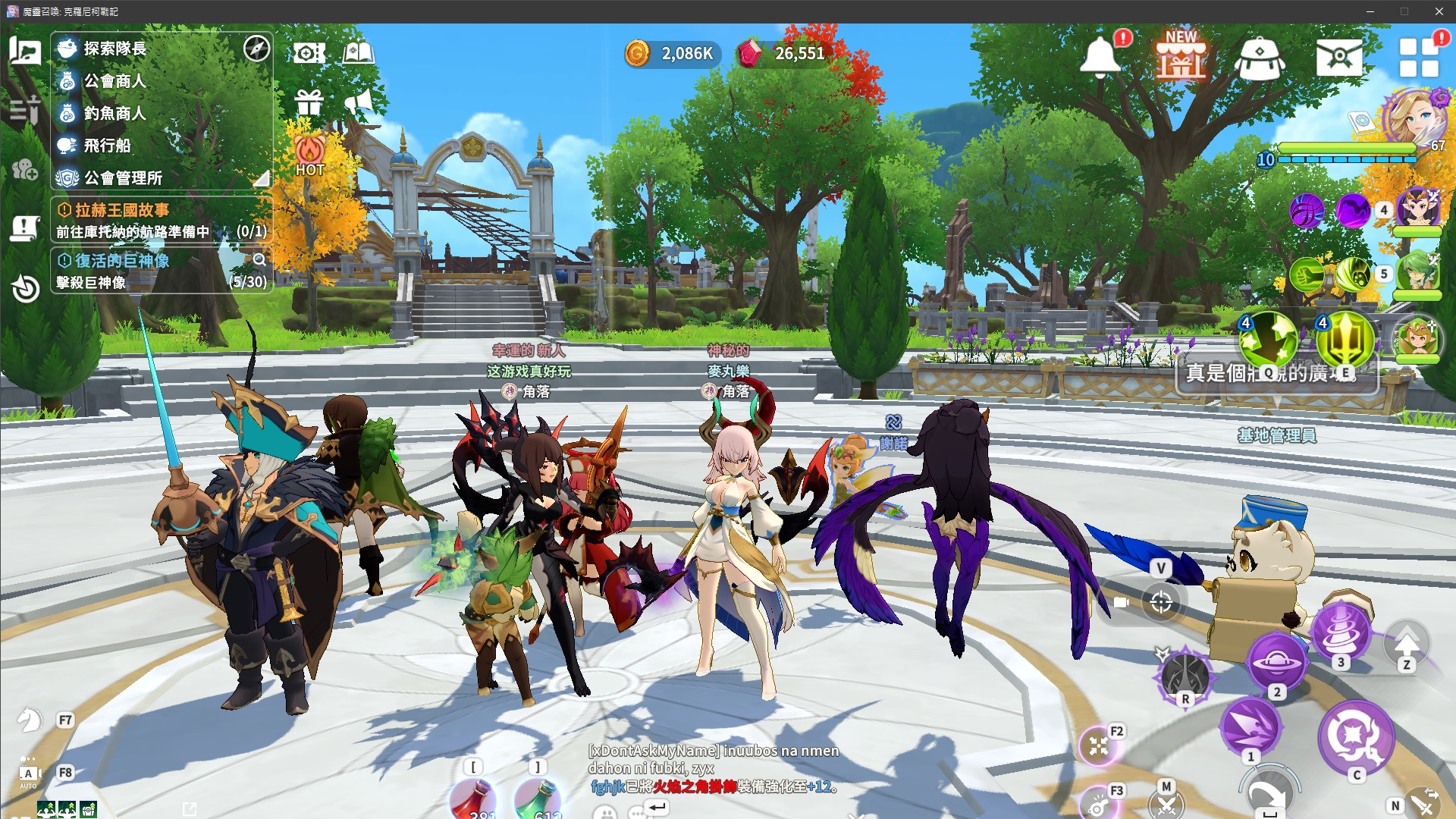Close the game window
The width and height of the screenshot is (1456, 819).
pos(1439,11)
